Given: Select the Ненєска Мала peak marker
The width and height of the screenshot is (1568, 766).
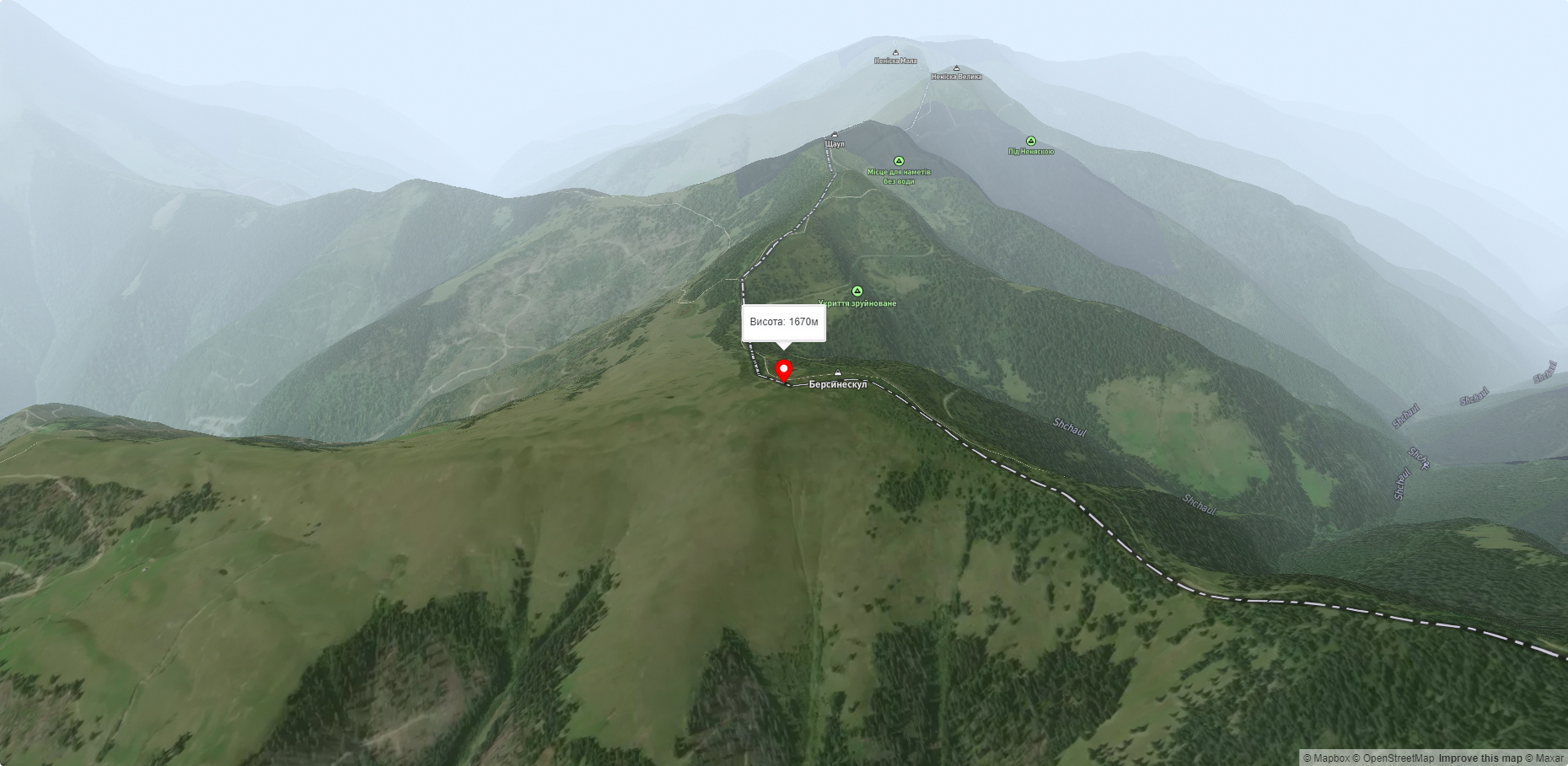Looking at the screenshot, I should pyautogui.click(x=895, y=53).
